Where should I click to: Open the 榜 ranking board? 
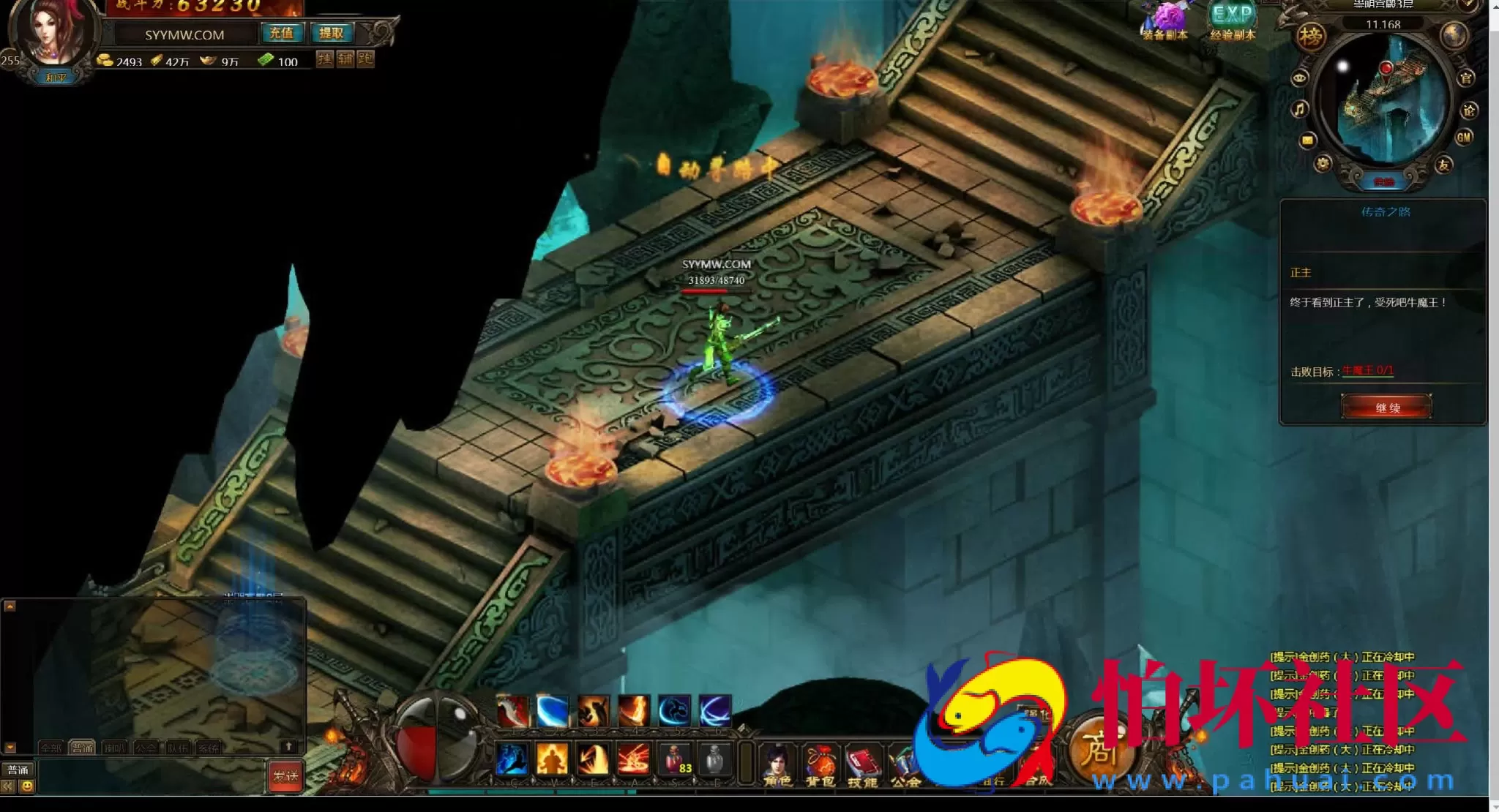[1310, 36]
